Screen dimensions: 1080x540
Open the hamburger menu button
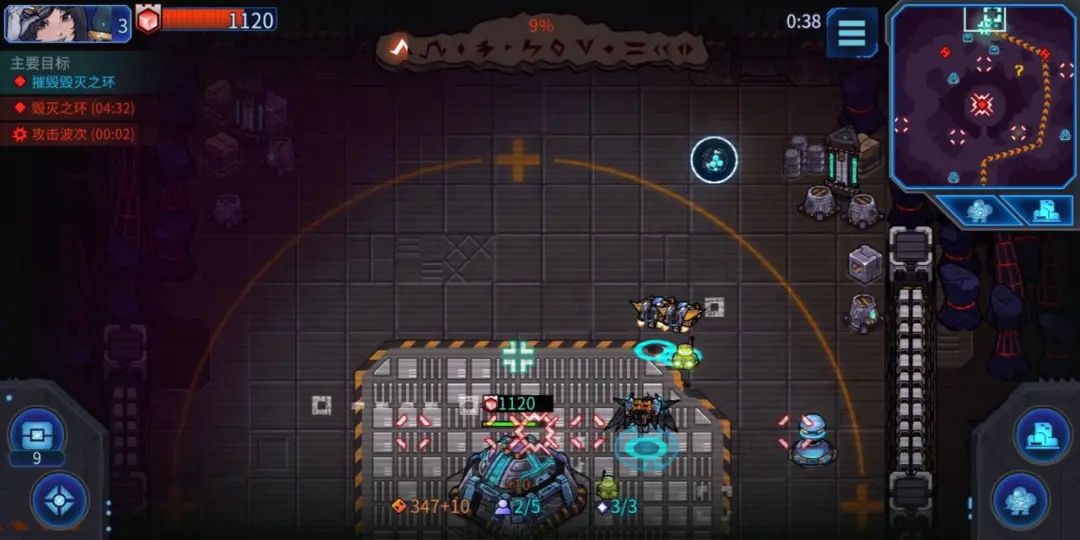pyautogui.click(x=851, y=32)
